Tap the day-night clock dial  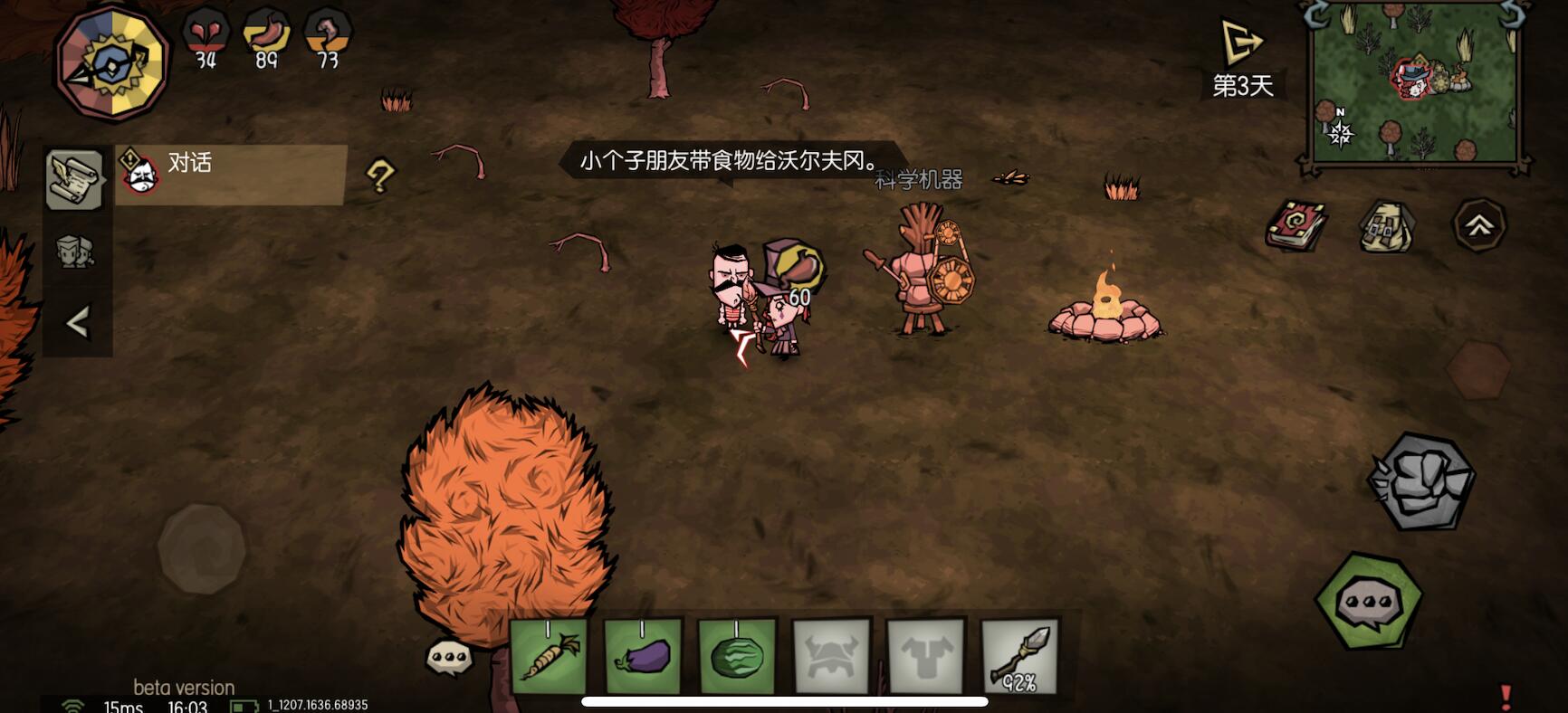coord(112,63)
